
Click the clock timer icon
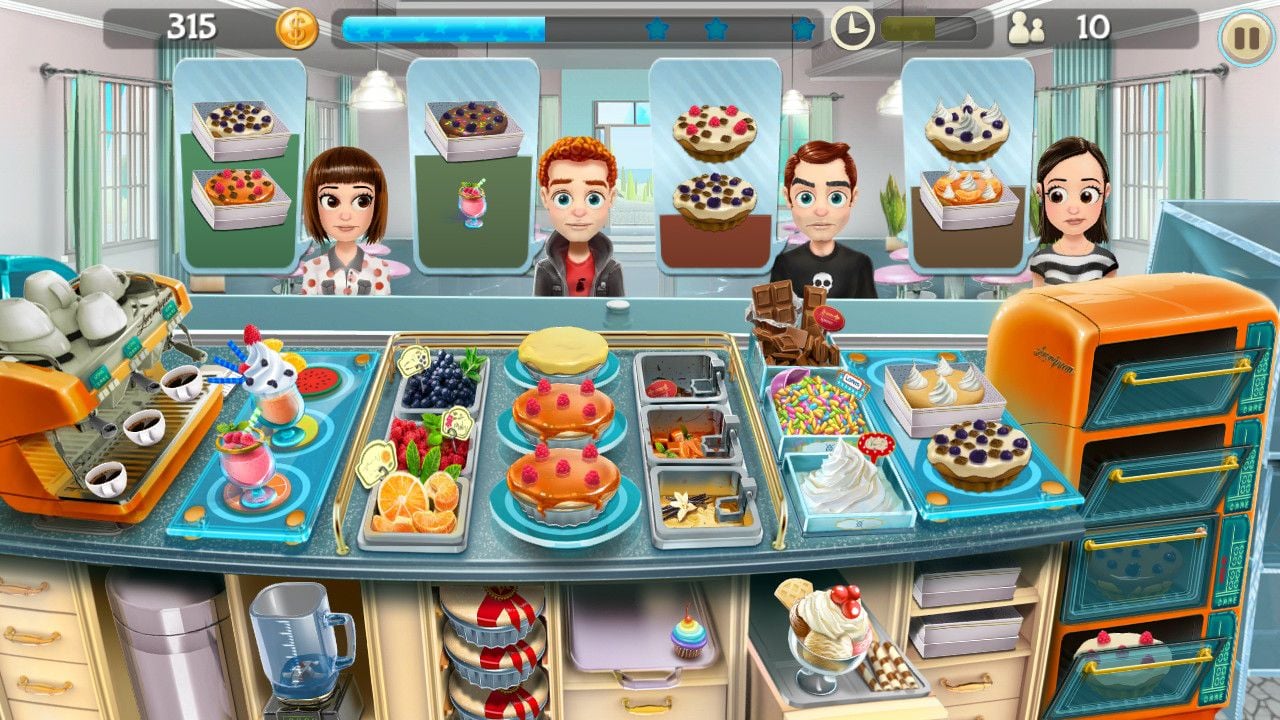(851, 26)
